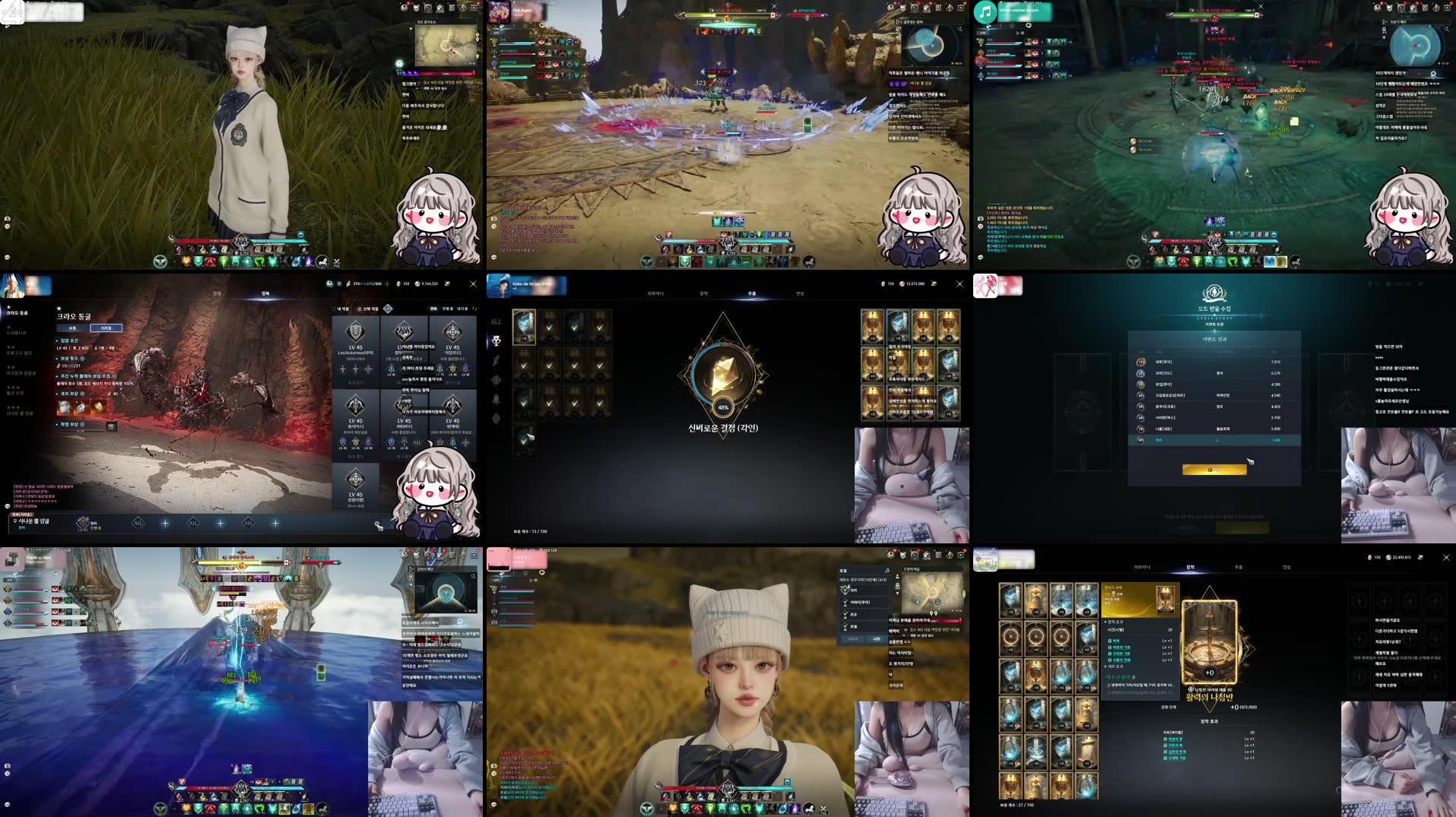Collapse the 입장 조건 section
1456x817 pixels.
click(x=68, y=341)
